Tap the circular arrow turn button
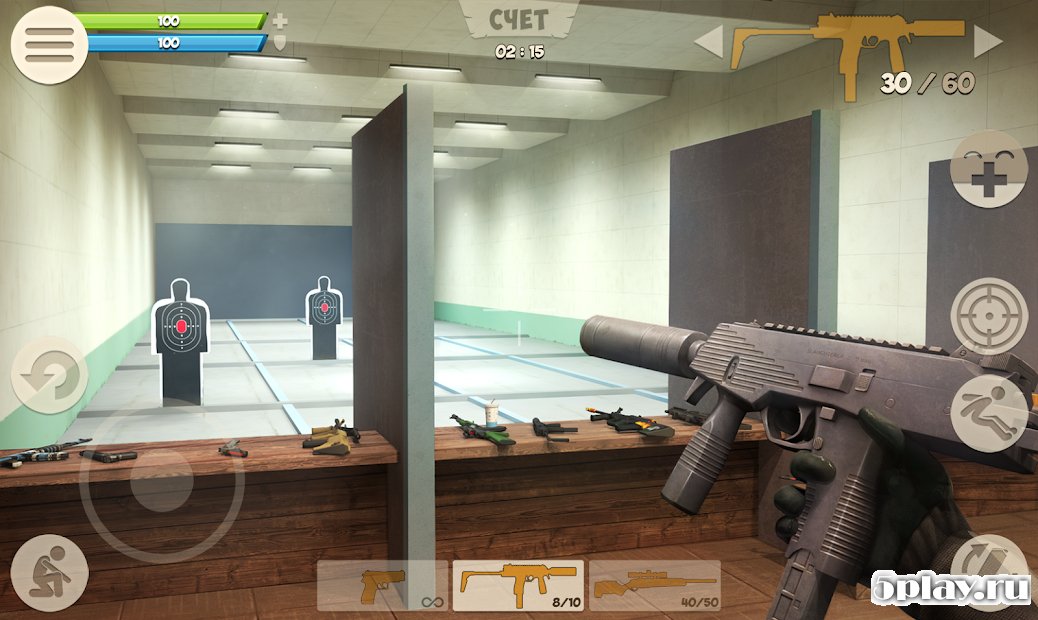 [x=49, y=376]
